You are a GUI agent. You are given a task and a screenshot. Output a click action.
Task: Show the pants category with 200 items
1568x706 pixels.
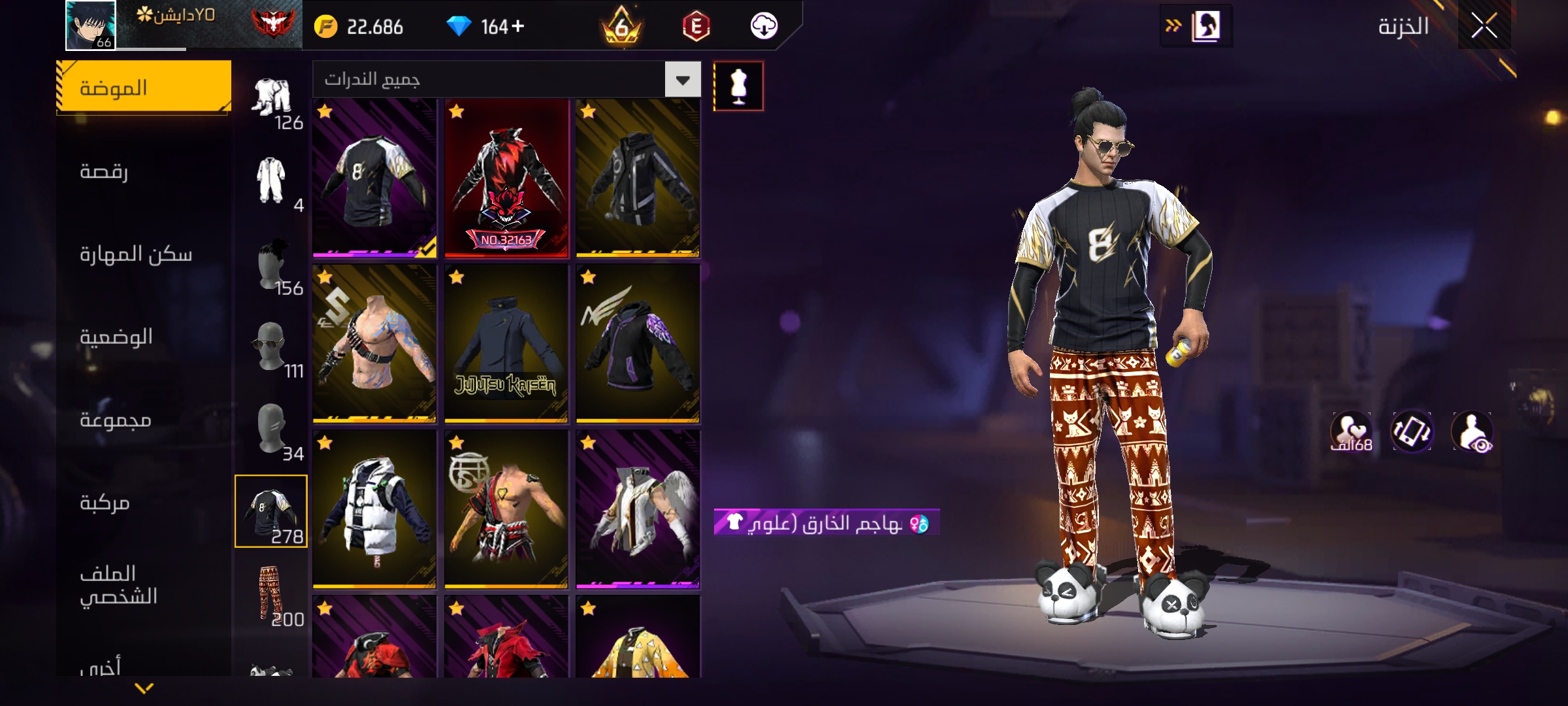(271, 594)
